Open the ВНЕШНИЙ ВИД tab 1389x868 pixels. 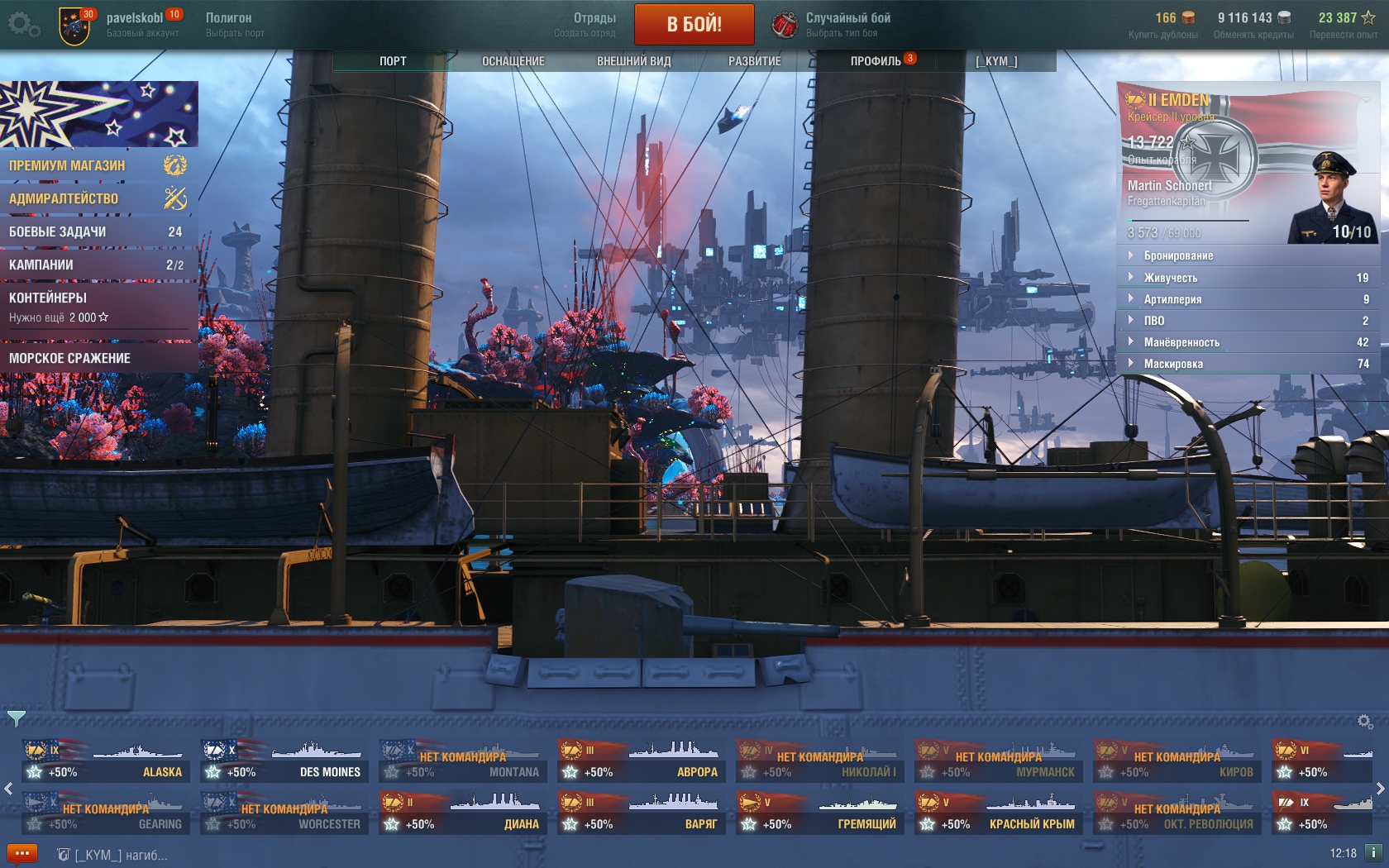coord(633,61)
